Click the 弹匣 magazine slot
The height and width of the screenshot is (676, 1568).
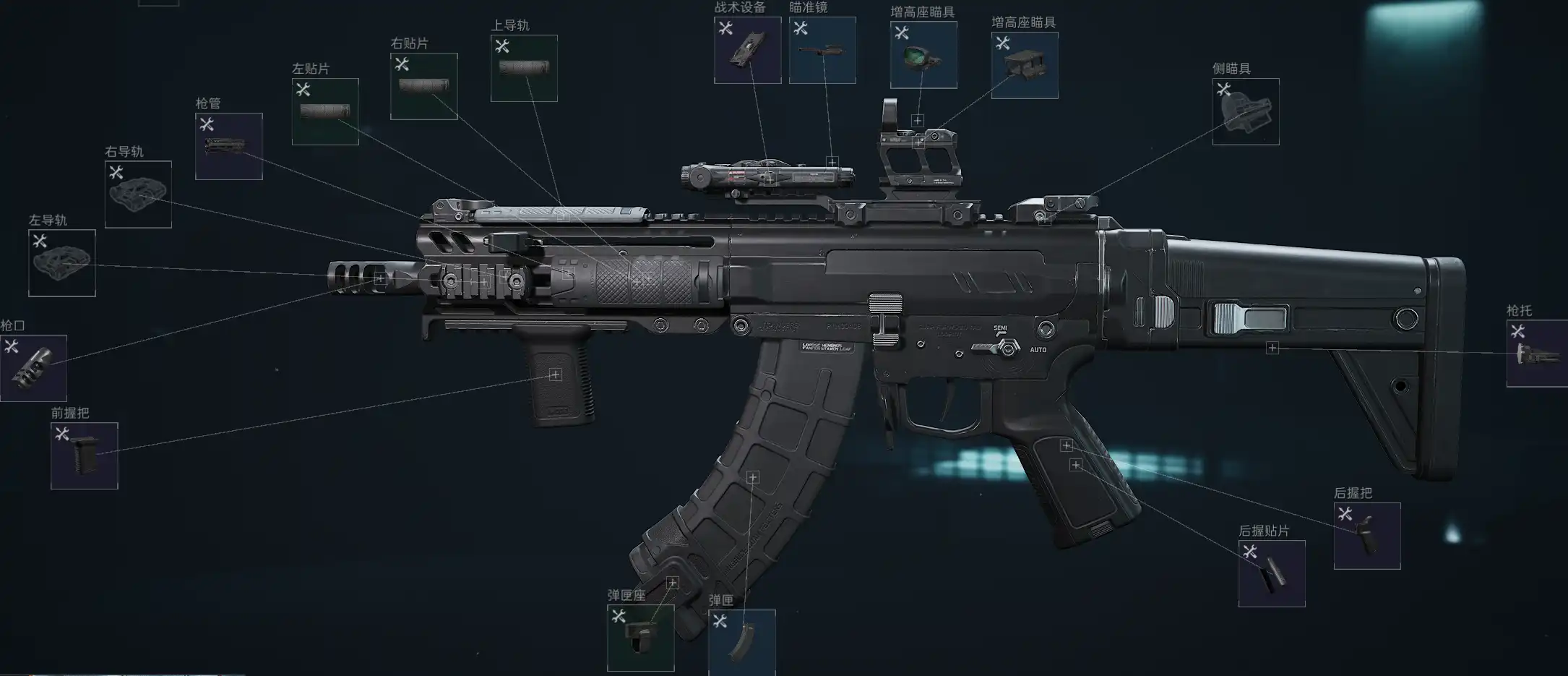(x=742, y=642)
